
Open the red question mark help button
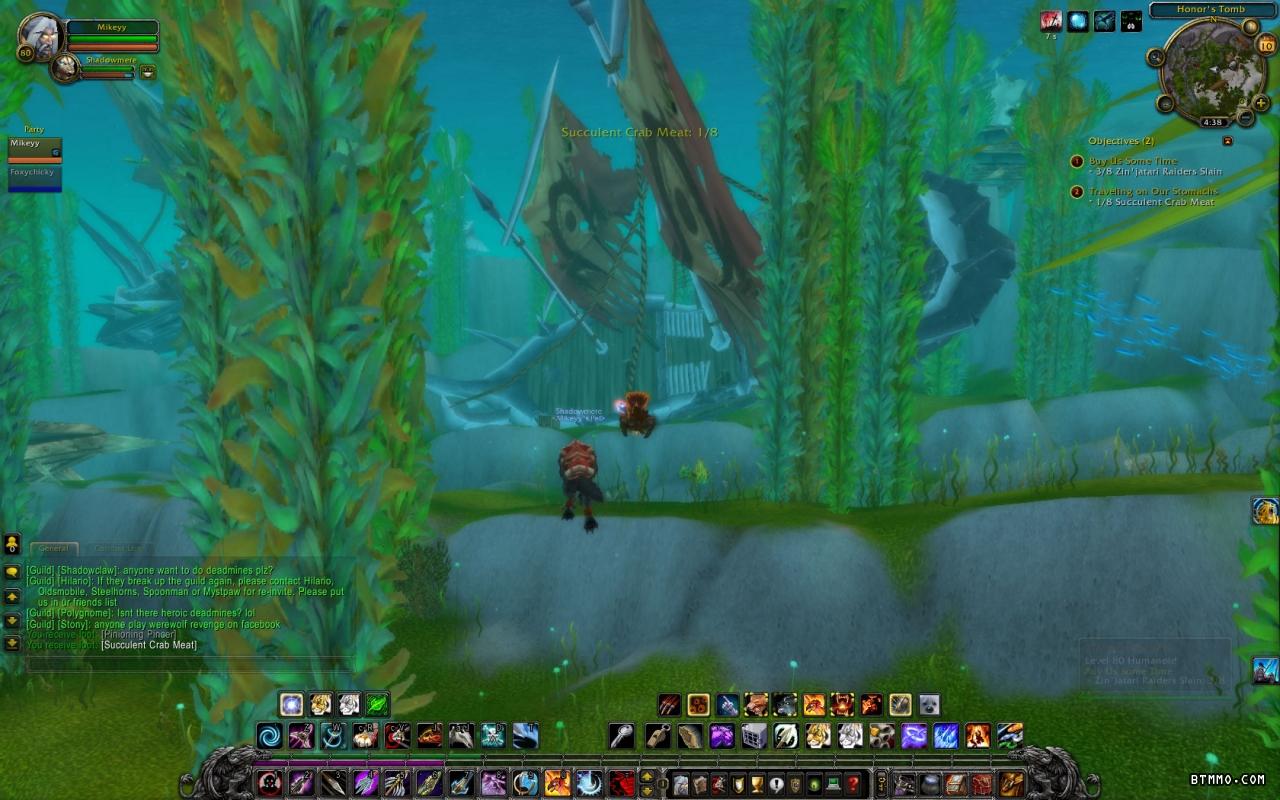tap(852, 783)
